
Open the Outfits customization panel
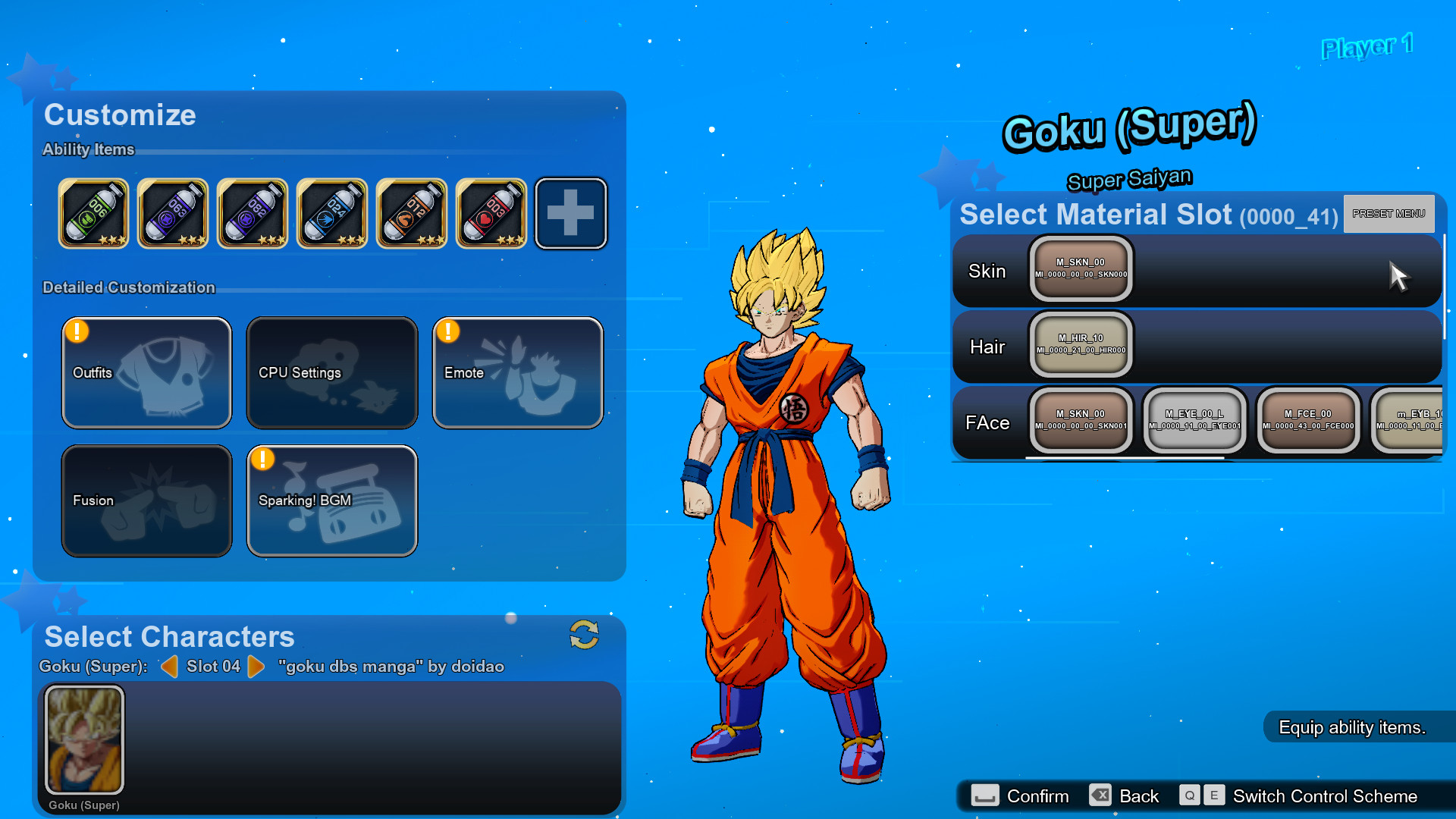[146, 372]
